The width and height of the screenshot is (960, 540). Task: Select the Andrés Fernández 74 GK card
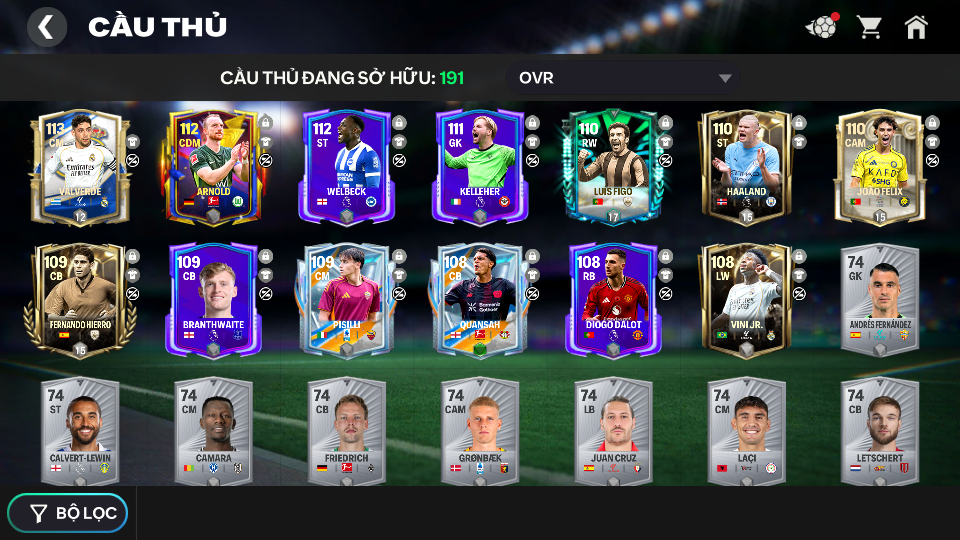coord(879,298)
